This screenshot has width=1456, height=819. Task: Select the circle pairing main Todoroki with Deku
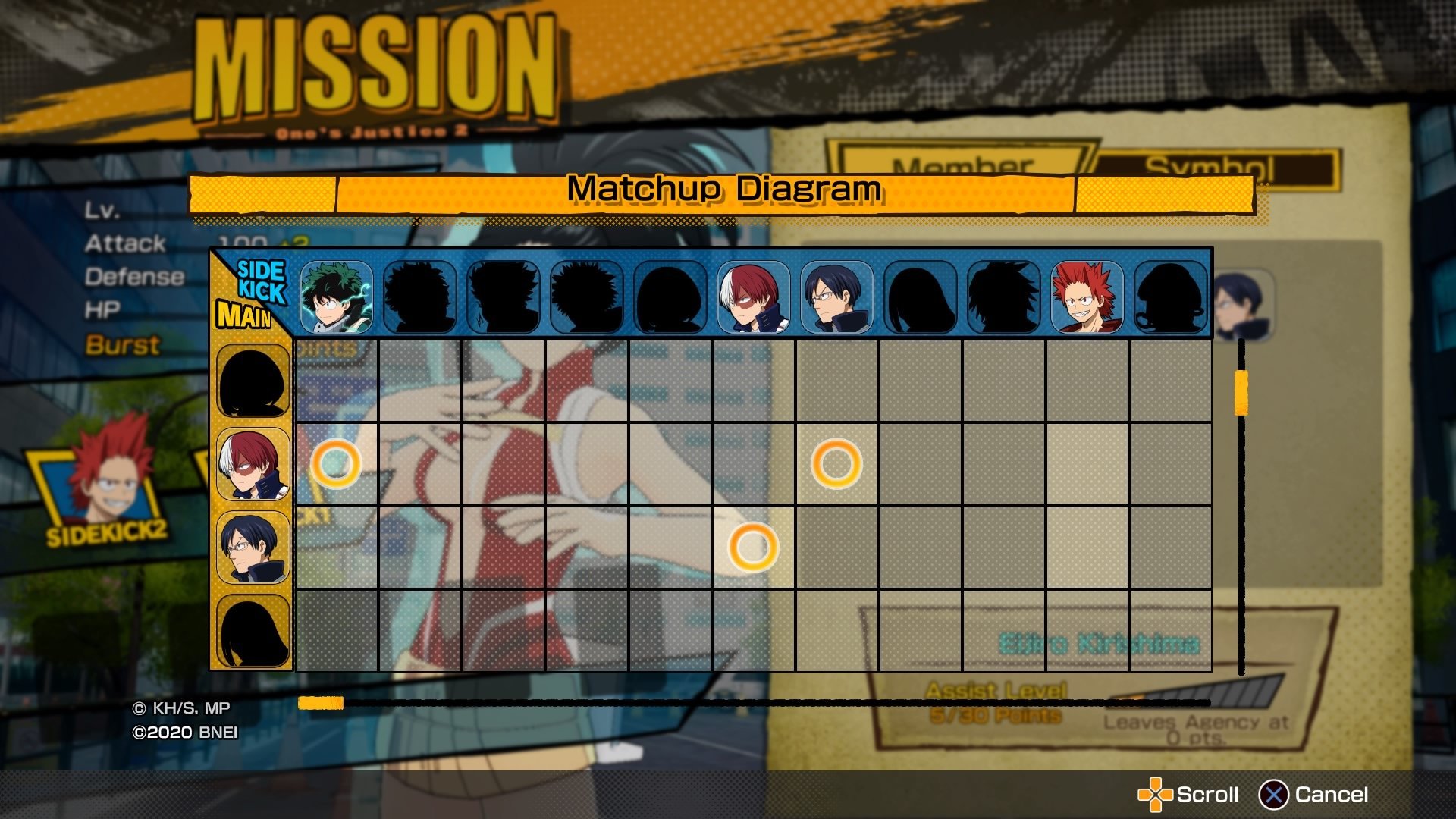(336, 463)
